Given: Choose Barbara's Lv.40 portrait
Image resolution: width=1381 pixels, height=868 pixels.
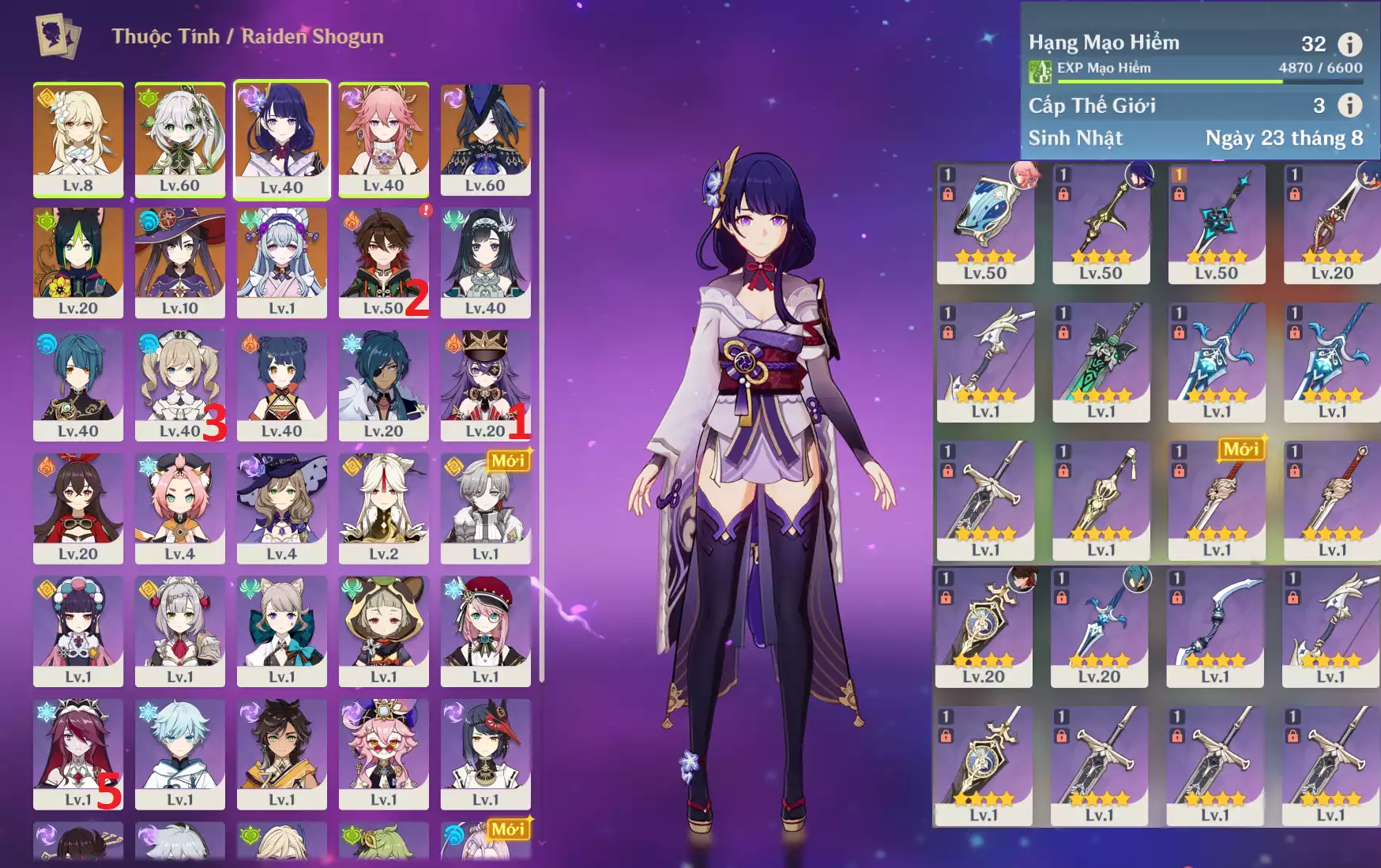Looking at the screenshot, I should click(x=180, y=385).
